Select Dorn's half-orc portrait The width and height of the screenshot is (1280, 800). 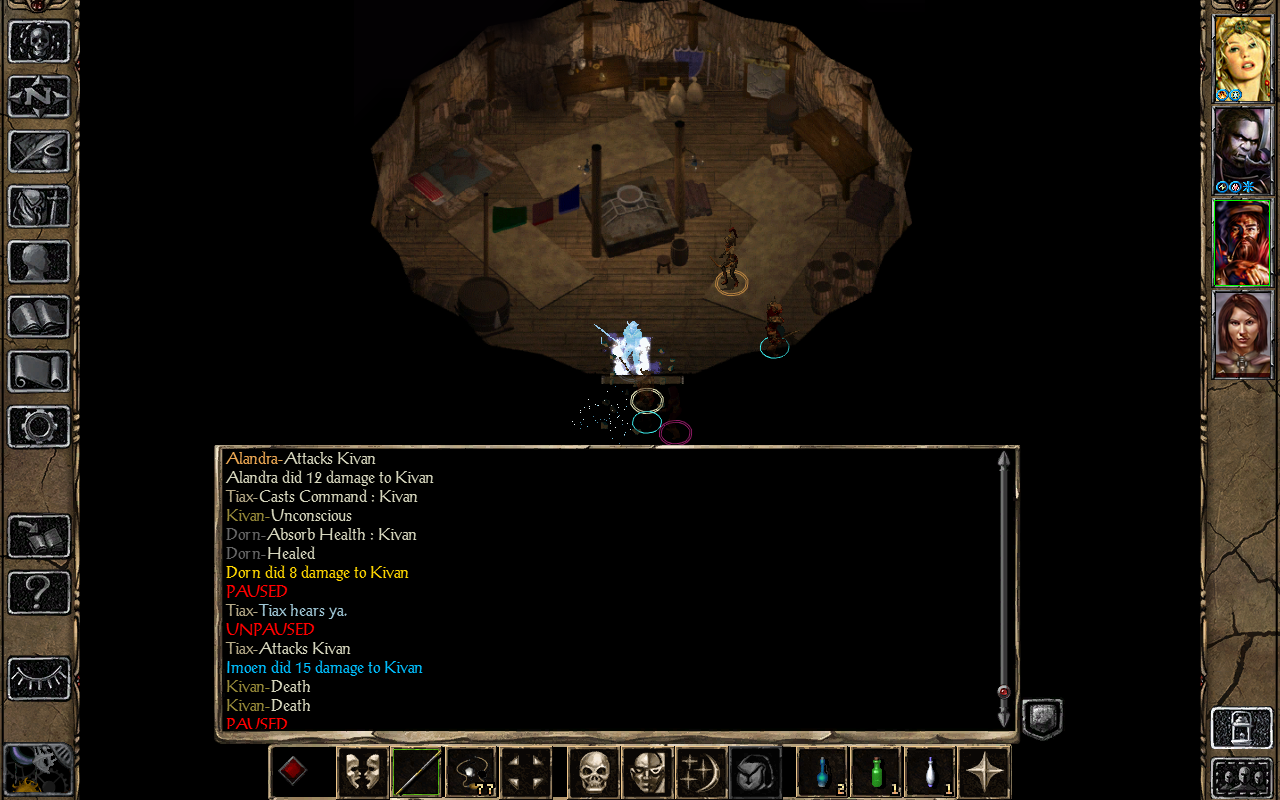pyautogui.click(x=1242, y=150)
